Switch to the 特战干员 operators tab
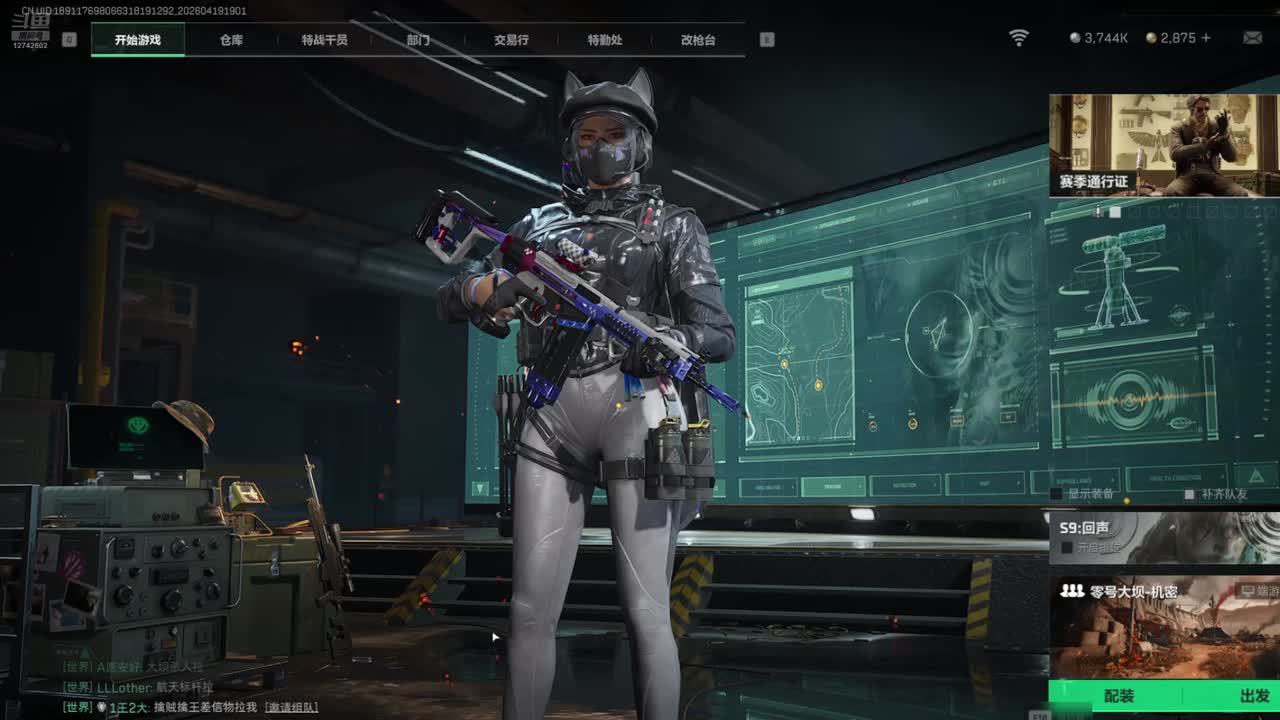This screenshot has width=1280, height=720. coord(324,40)
